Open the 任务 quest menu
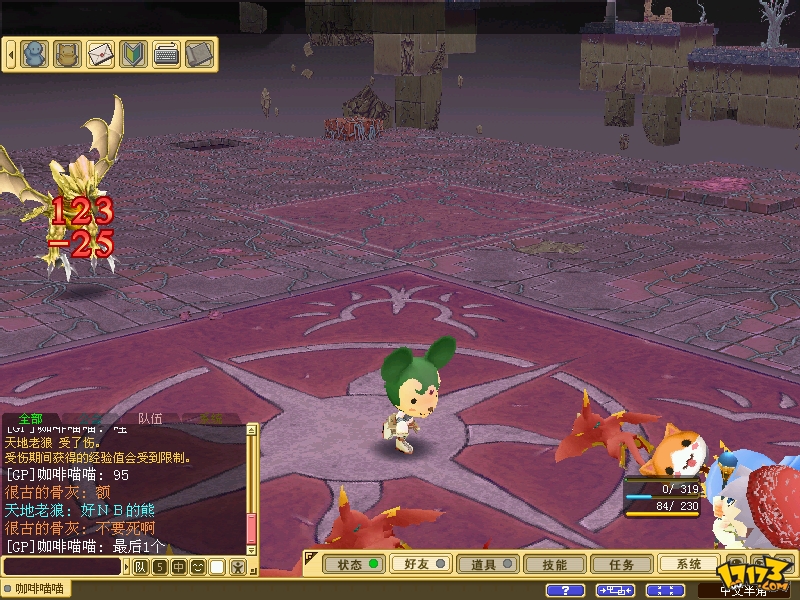The height and width of the screenshot is (600, 800). pos(621,564)
